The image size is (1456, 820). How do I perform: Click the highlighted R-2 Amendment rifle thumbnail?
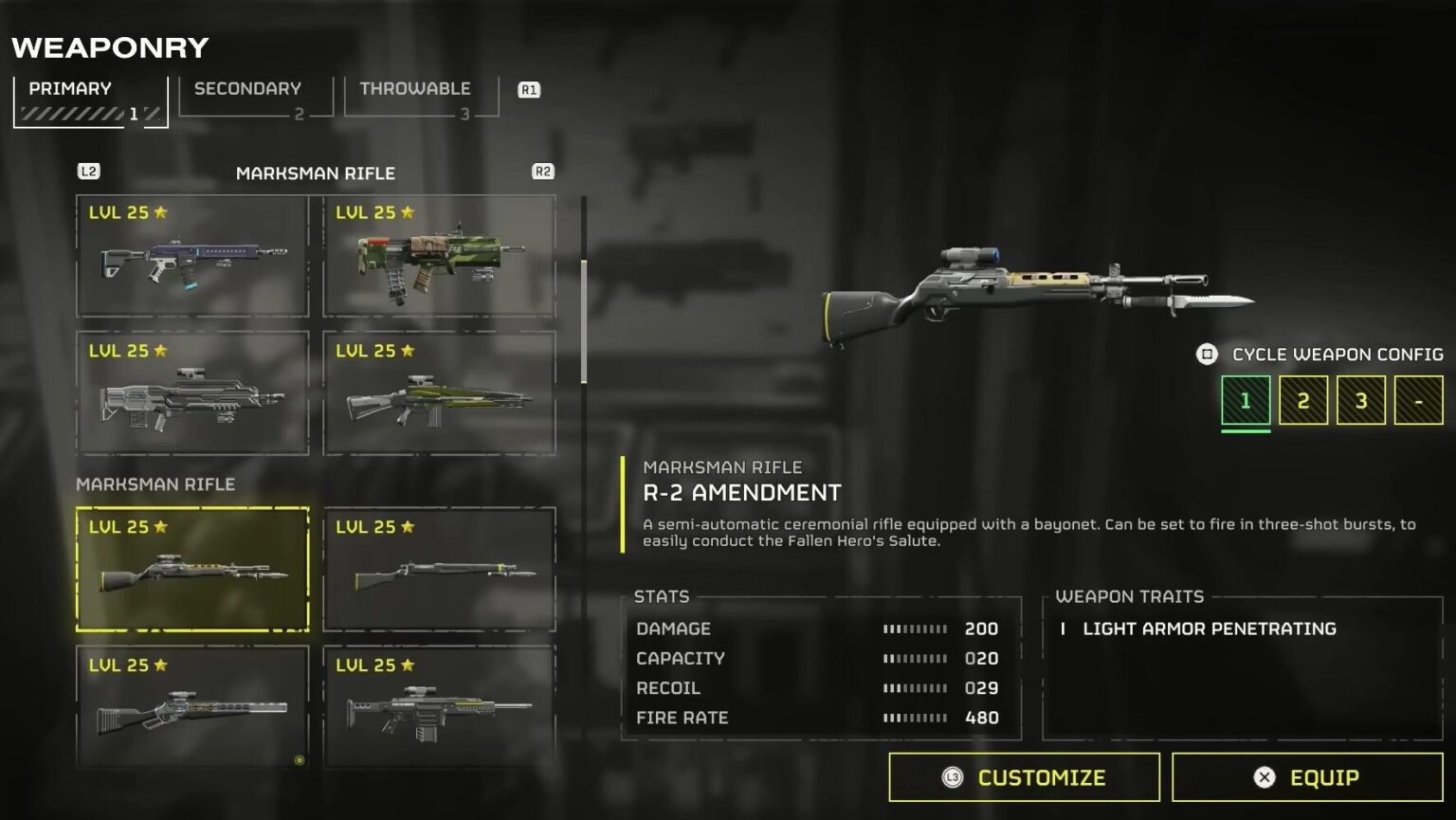pyautogui.click(x=191, y=569)
